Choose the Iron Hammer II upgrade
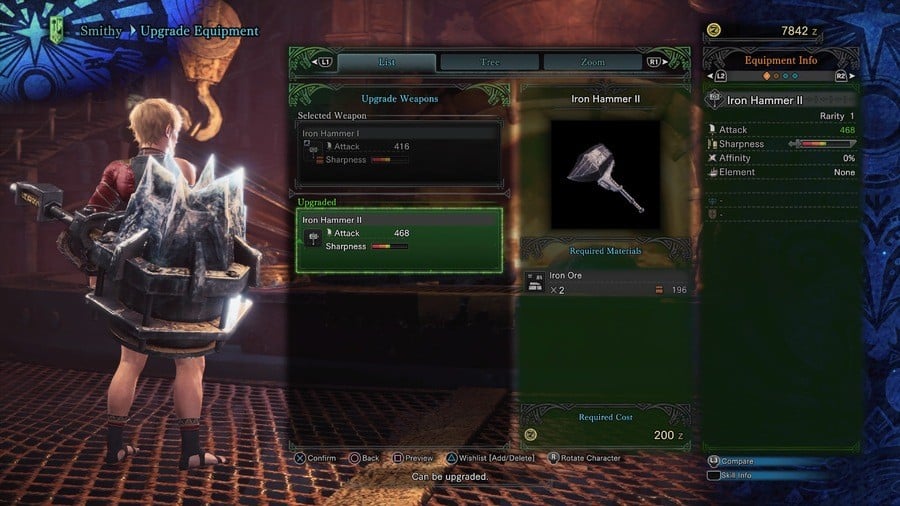 point(399,239)
